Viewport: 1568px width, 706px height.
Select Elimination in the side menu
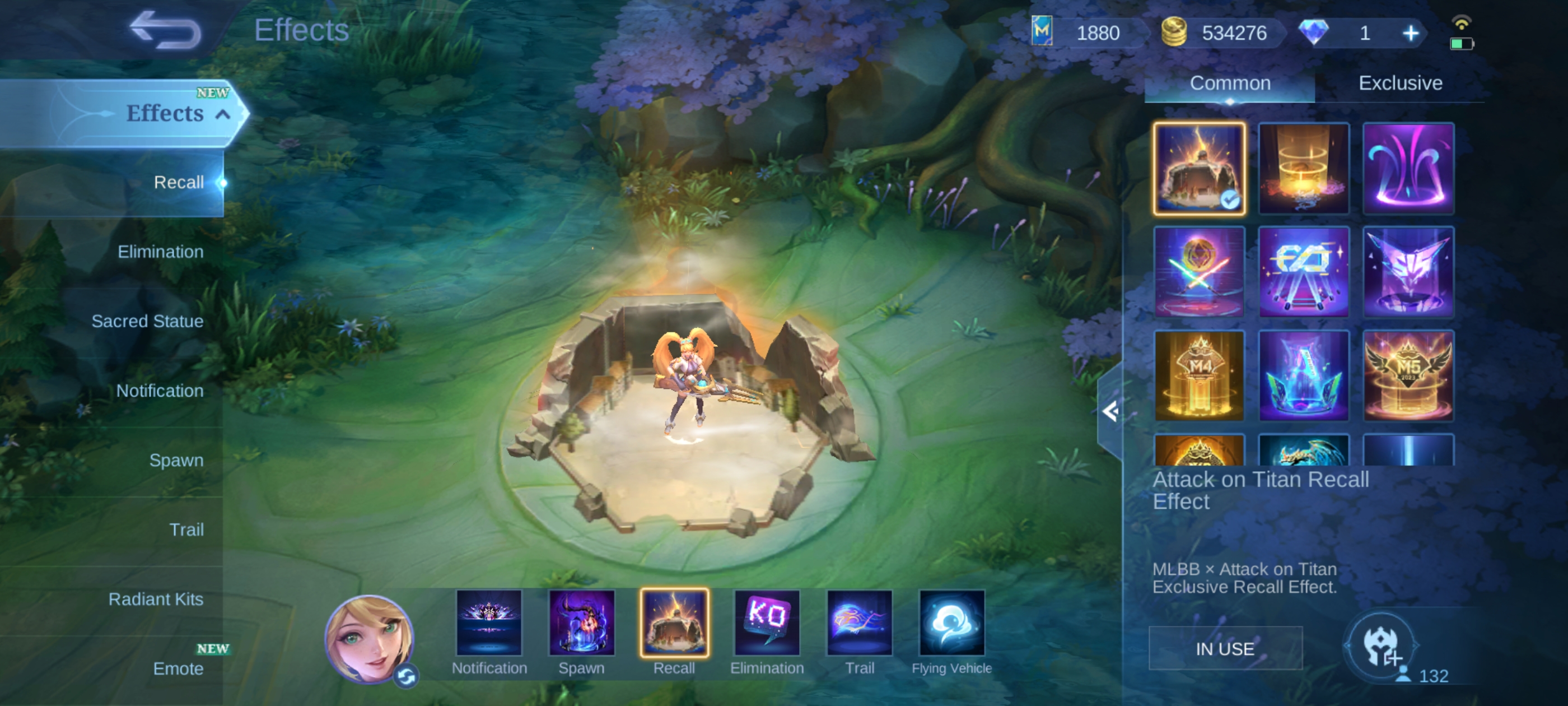pyautogui.click(x=160, y=252)
